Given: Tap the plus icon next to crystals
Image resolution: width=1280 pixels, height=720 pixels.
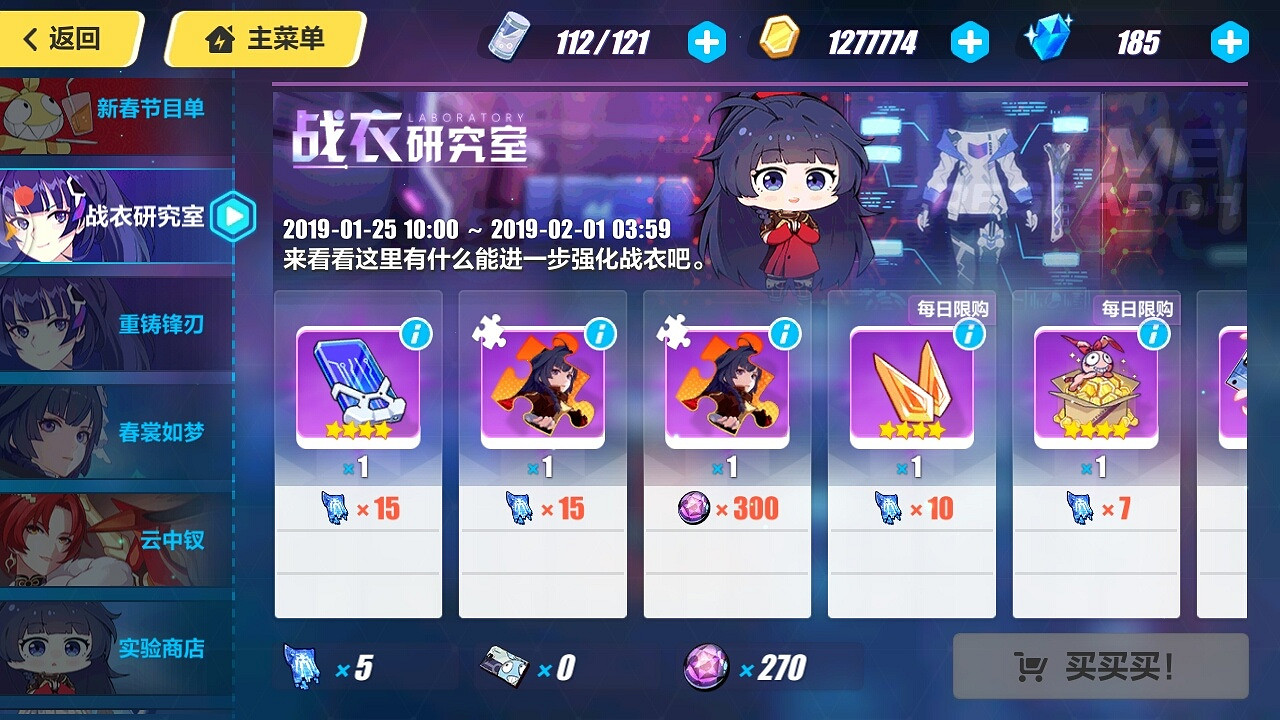Looking at the screenshot, I should tap(1229, 42).
